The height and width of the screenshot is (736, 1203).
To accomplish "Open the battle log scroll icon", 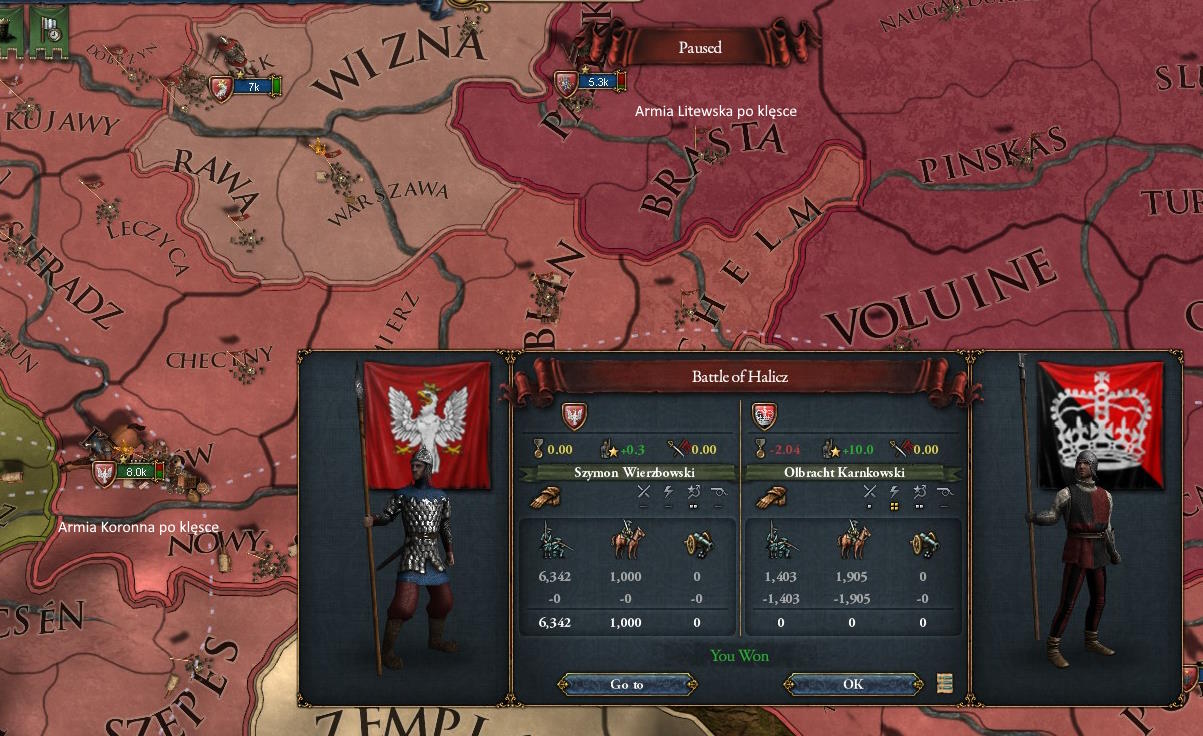I will click(945, 684).
